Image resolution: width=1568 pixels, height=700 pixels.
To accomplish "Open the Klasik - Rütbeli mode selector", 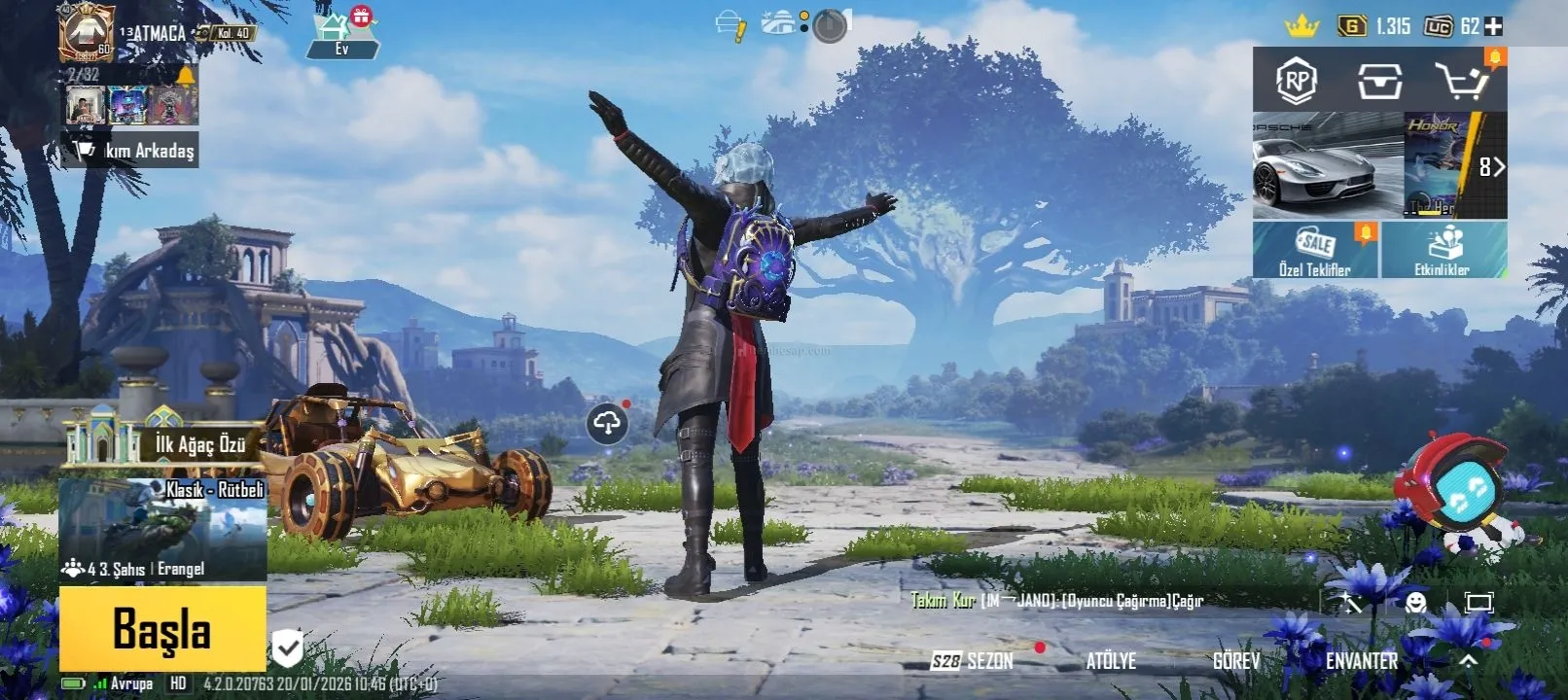I will pyautogui.click(x=162, y=529).
